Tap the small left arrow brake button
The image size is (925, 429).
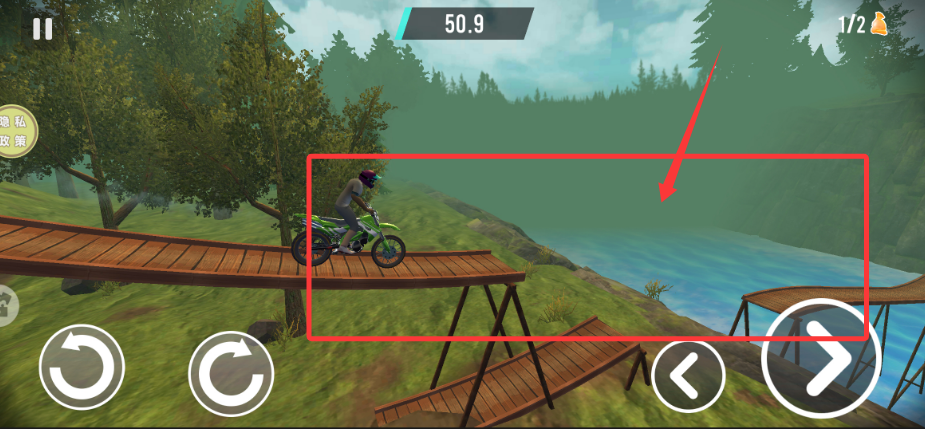point(688,376)
